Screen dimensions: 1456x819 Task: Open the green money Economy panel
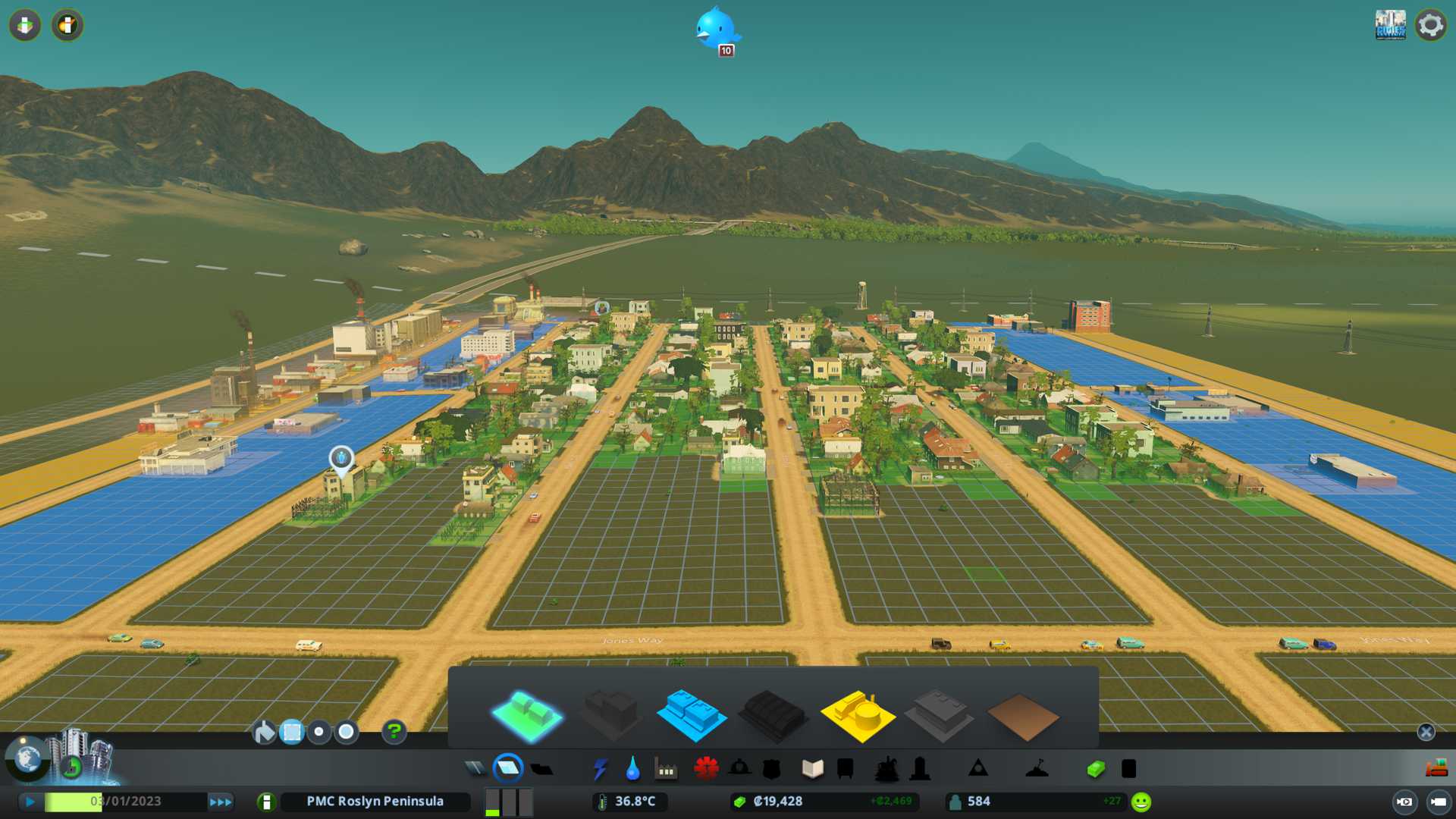point(1095,769)
